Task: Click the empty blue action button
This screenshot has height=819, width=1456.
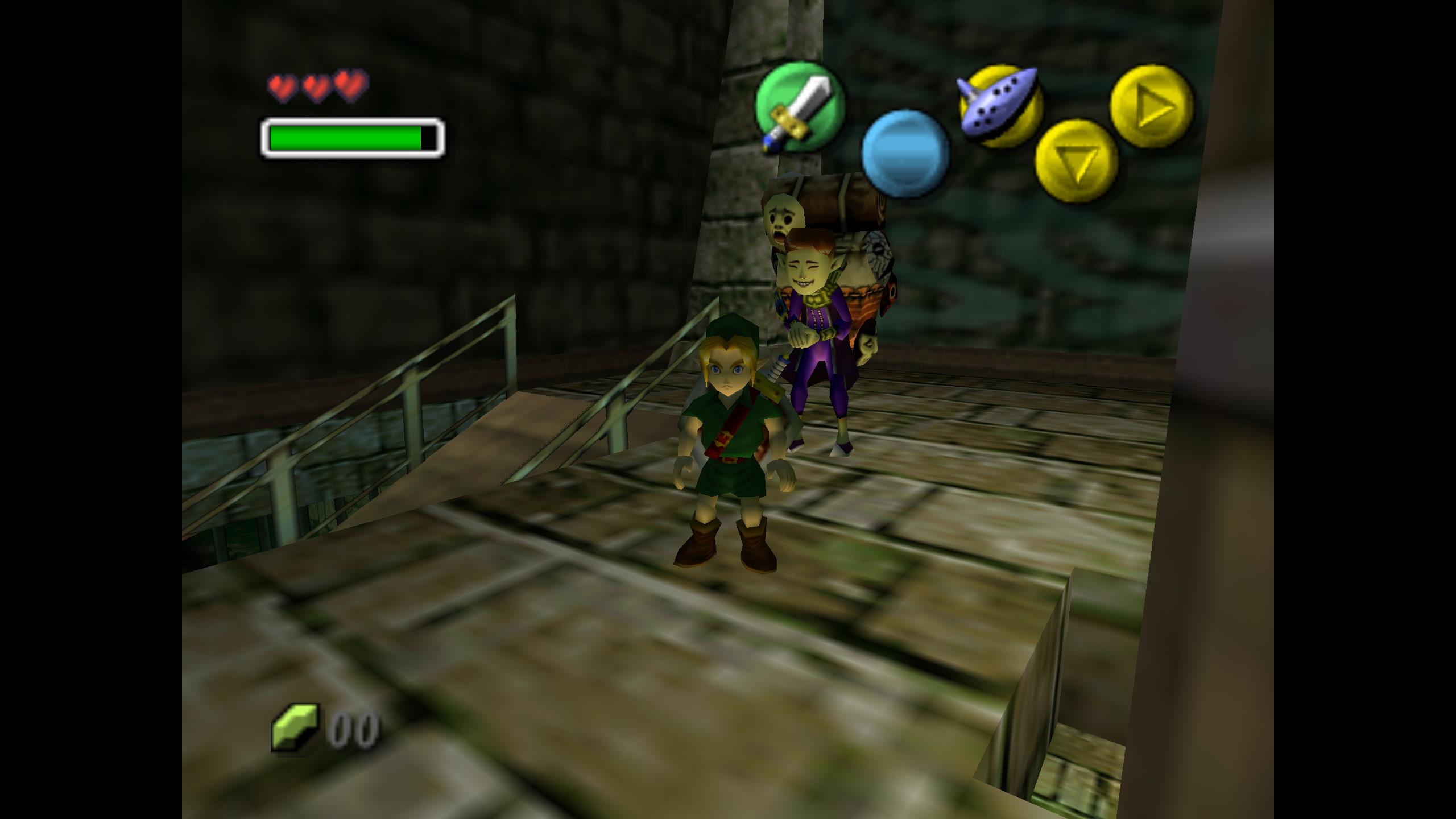Action: (x=904, y=154)
